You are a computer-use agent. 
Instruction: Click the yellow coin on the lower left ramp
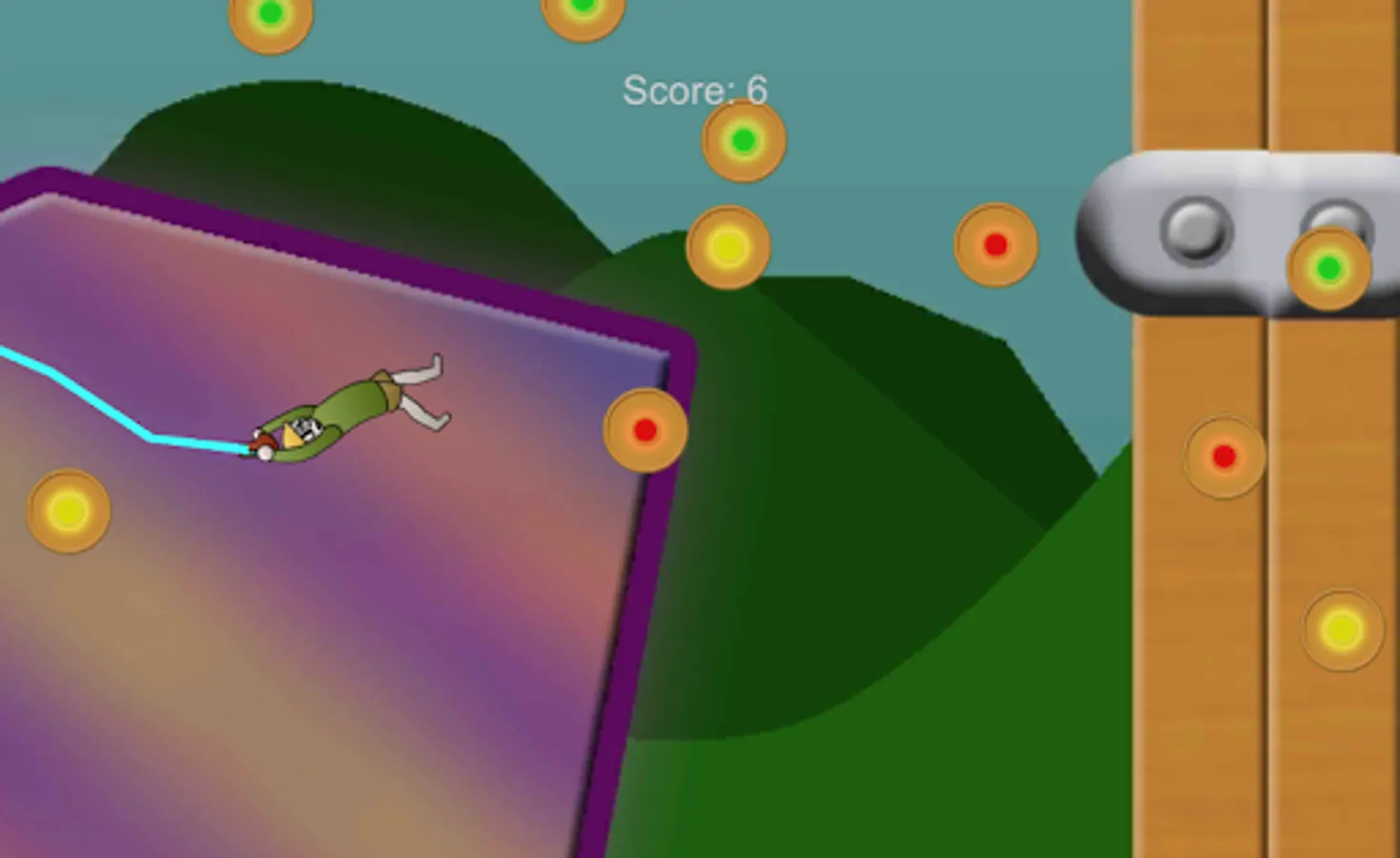(67, 512)
